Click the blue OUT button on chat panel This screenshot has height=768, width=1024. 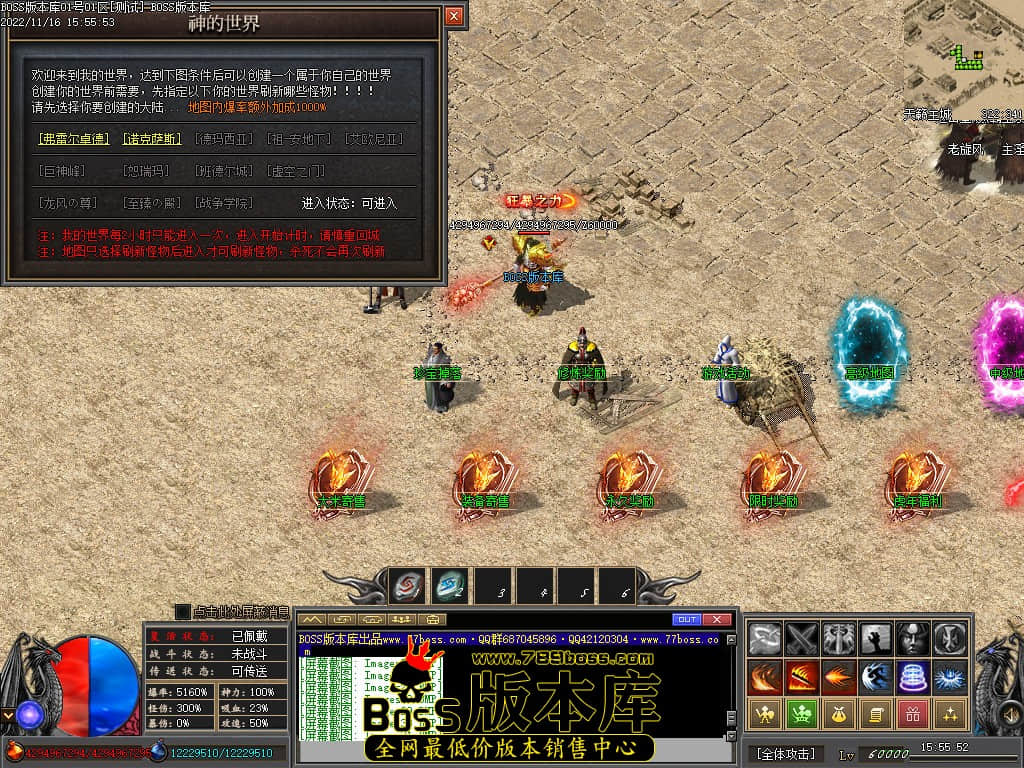pos(686,619)
